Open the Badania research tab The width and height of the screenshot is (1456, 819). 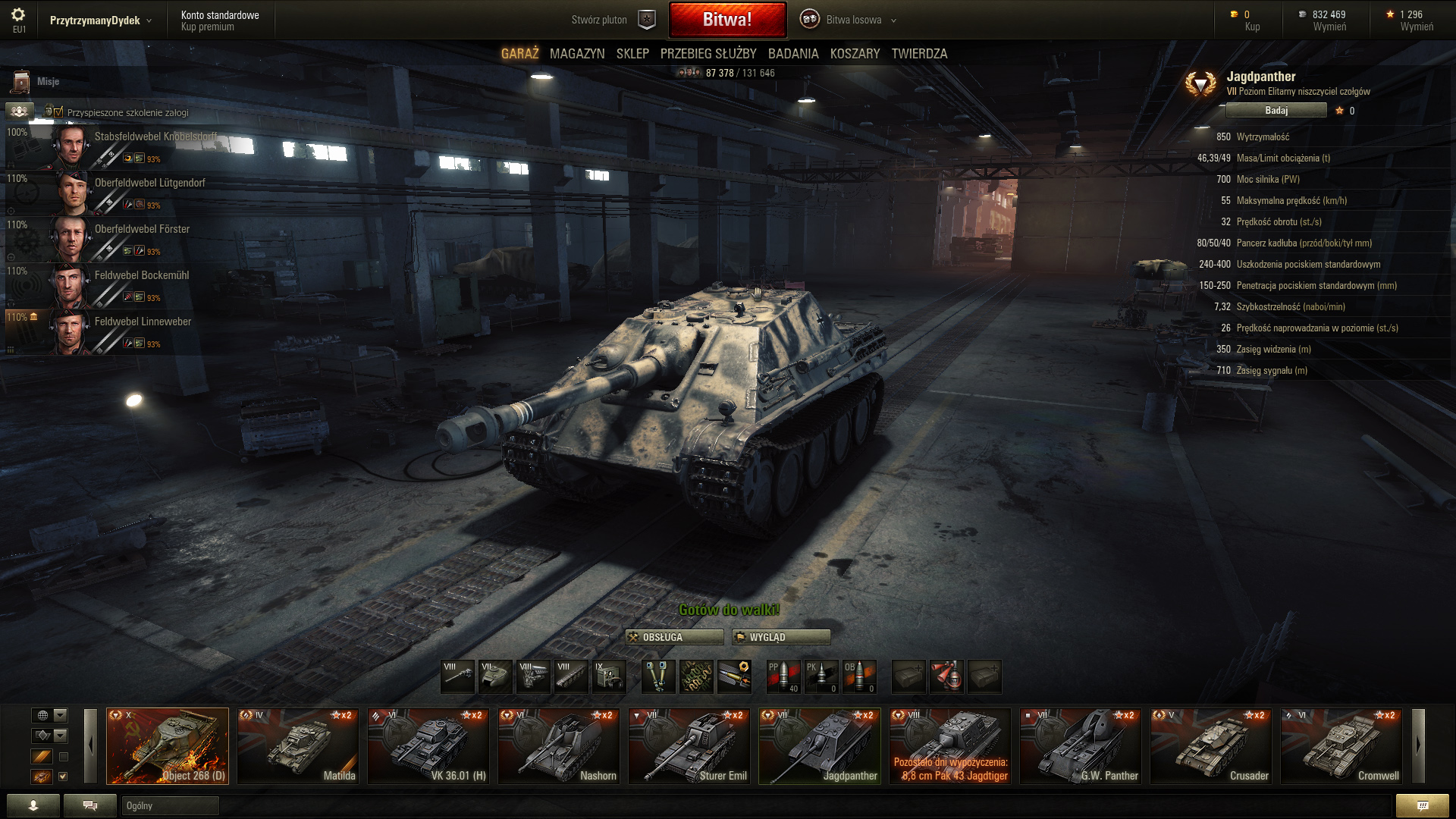click(x=793, y=54)
